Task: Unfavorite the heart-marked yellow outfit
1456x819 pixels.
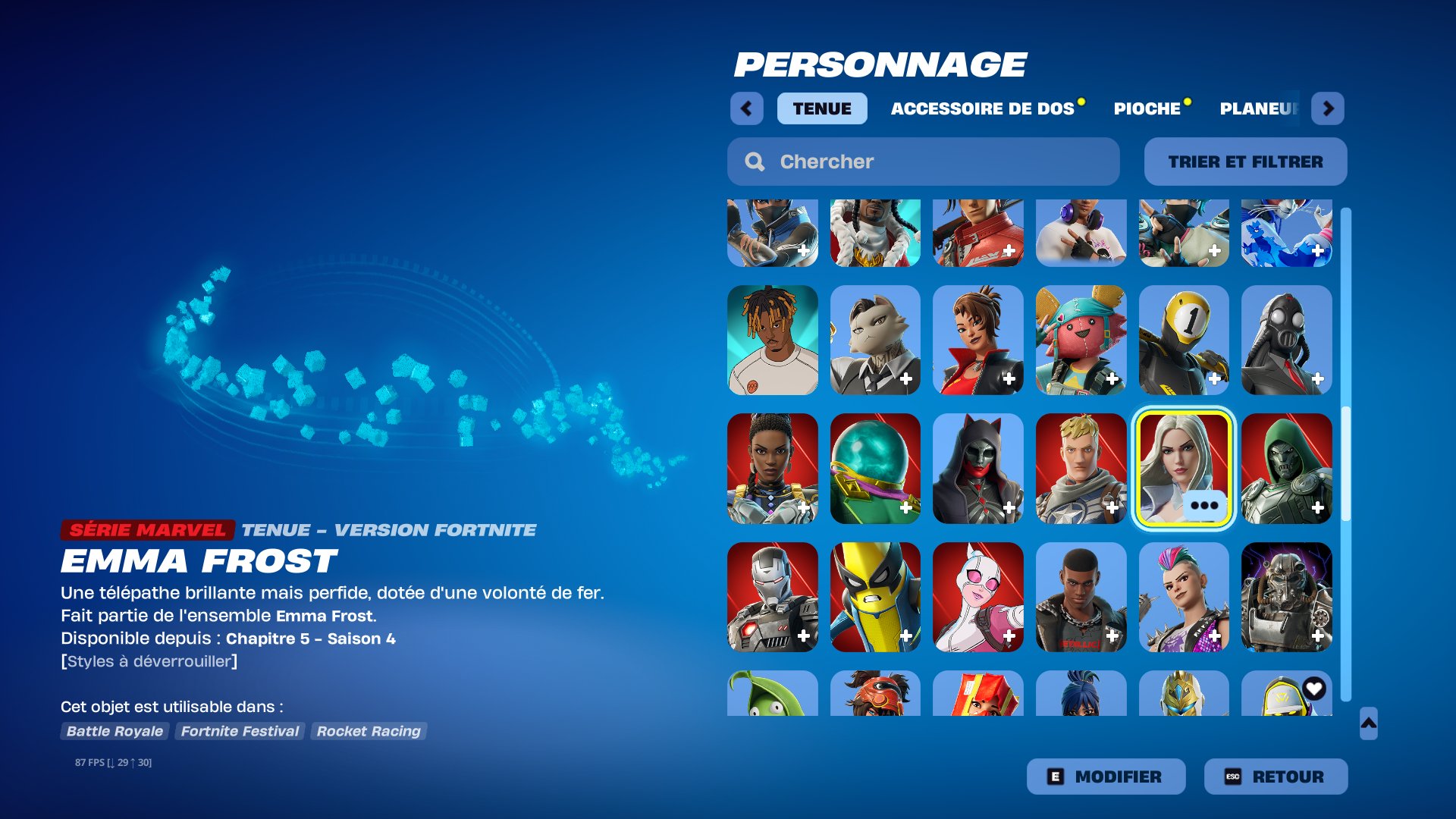Action: pos(1315,688)
